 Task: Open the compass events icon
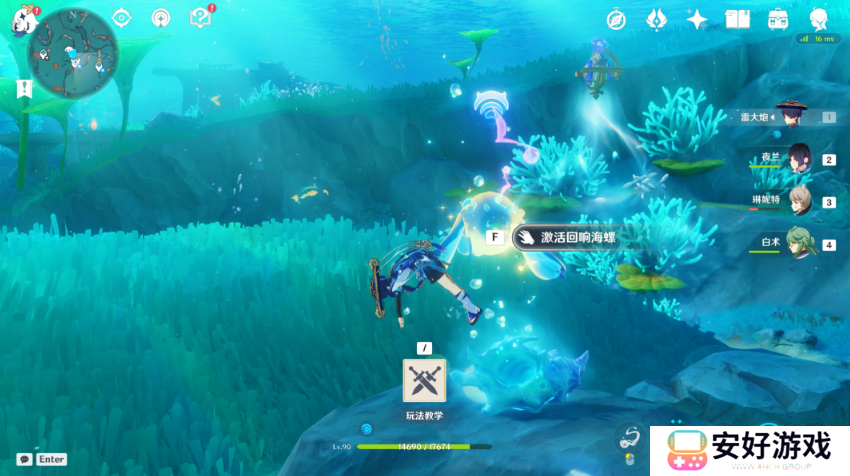pos(616,19)
